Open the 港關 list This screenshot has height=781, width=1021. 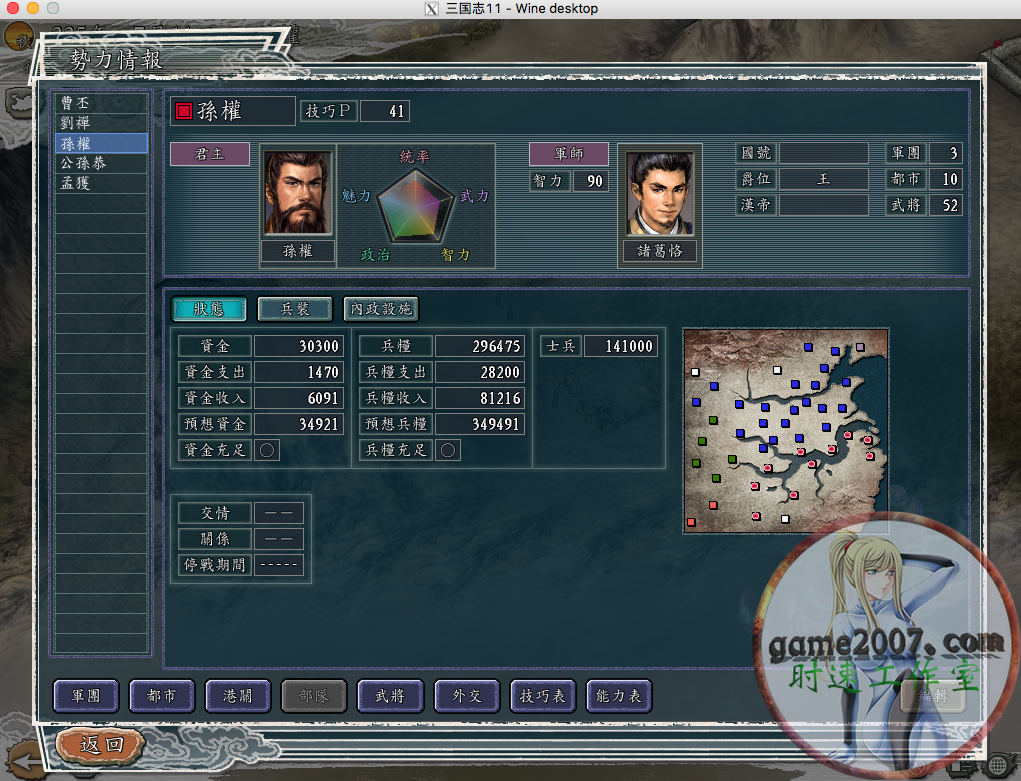tap(238, 696)
